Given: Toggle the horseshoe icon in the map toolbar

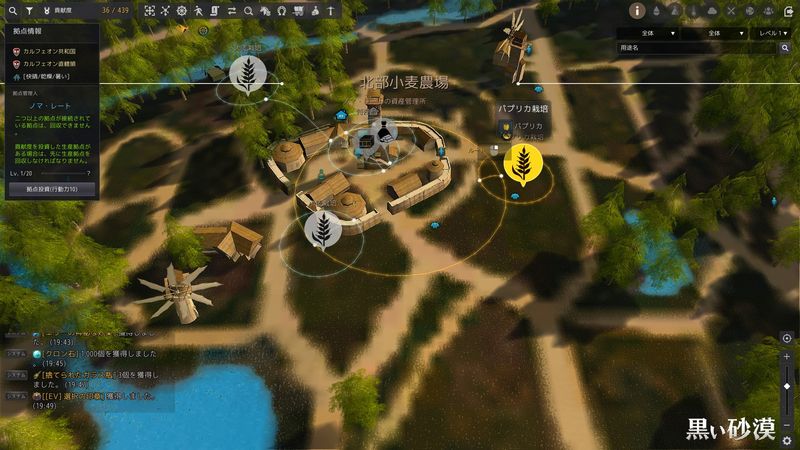Looking at the screenshot, I should click(x=282, y=10).
